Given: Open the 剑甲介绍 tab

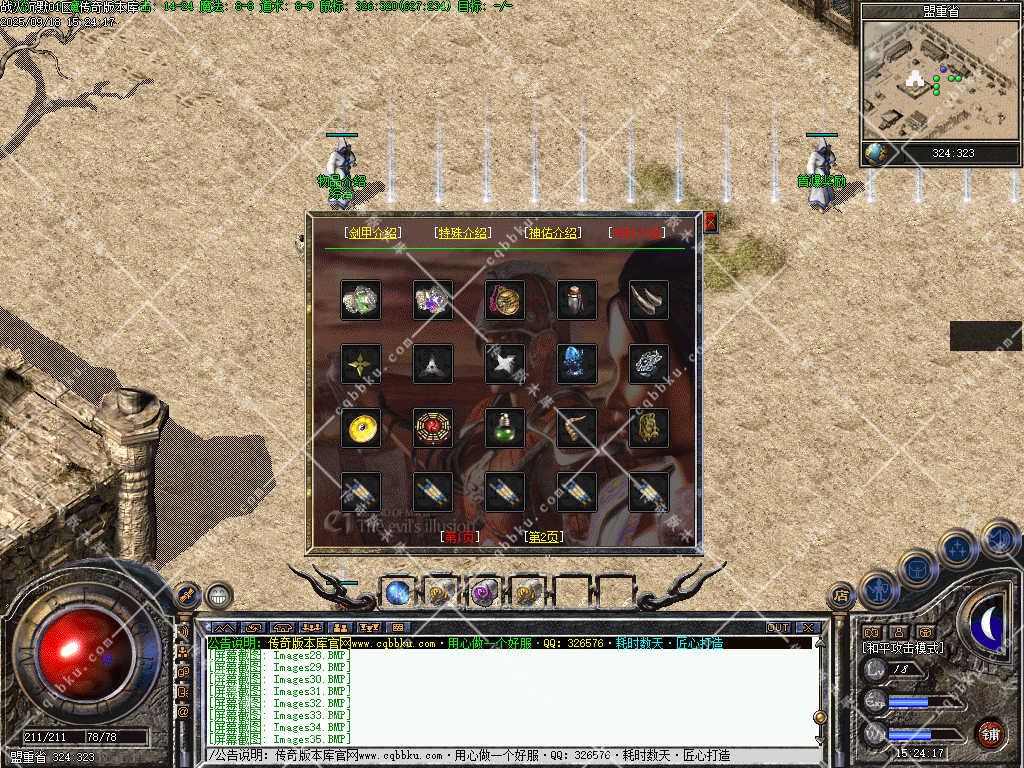Looking at the screenshot, I should click(371, 233).
